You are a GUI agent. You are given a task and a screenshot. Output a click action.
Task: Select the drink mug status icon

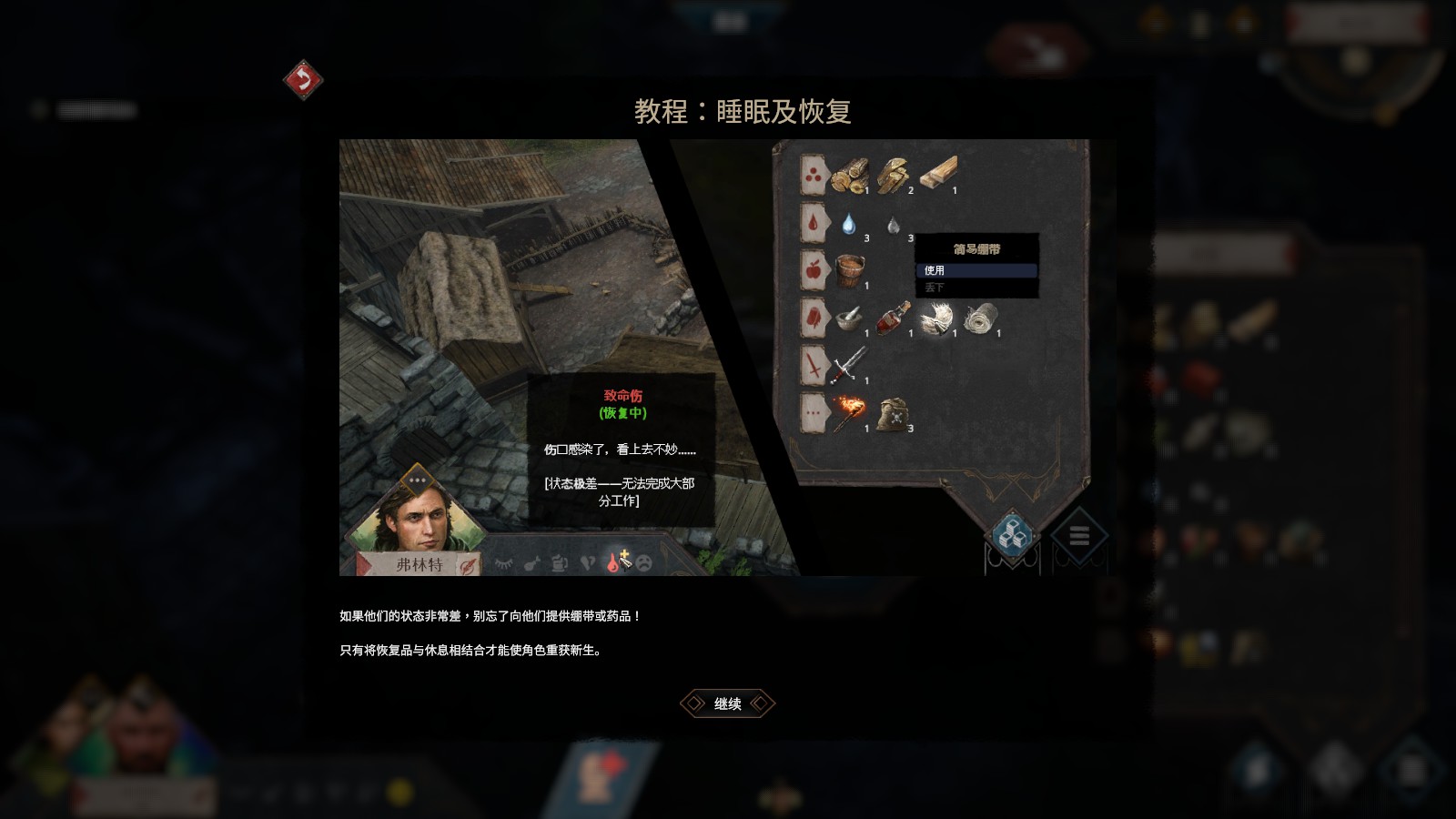point(559,562)
